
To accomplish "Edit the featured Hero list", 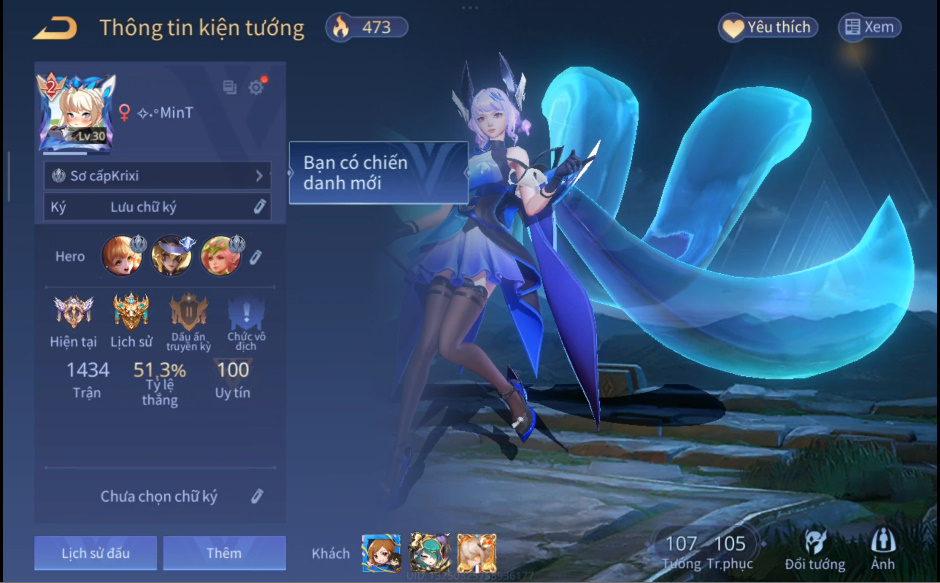I will pos(256,257).
